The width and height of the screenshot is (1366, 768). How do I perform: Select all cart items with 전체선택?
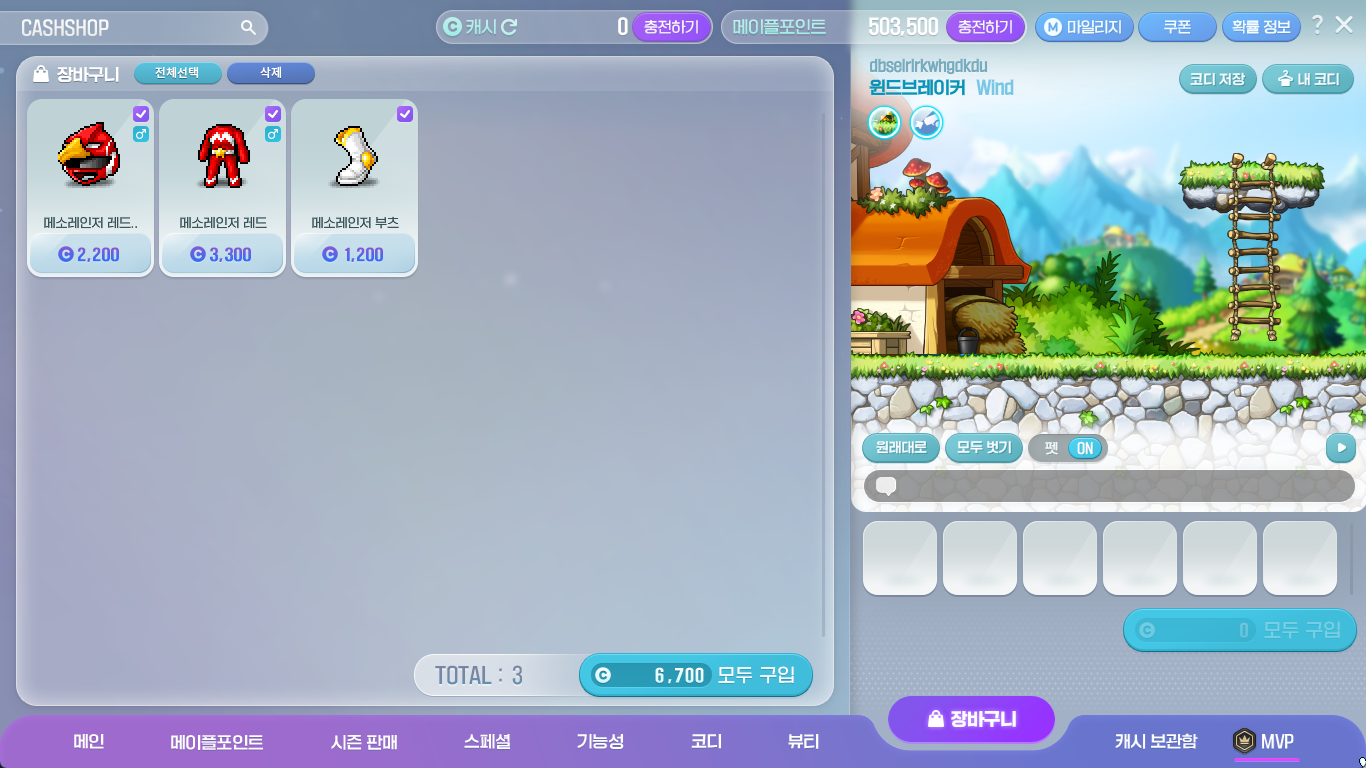coord(177,73)
